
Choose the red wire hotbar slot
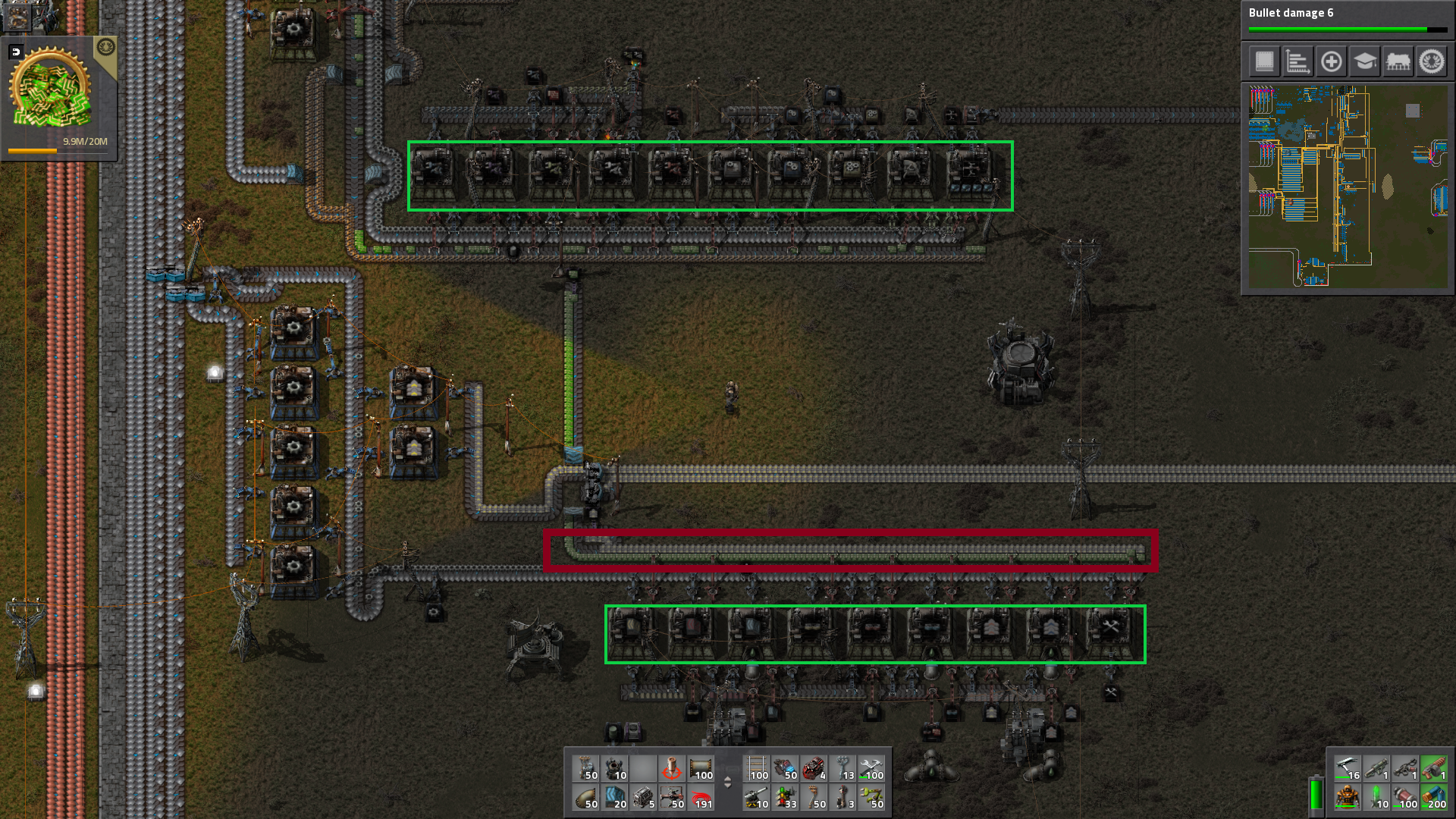pyautogui.click(x=701, y=798)
